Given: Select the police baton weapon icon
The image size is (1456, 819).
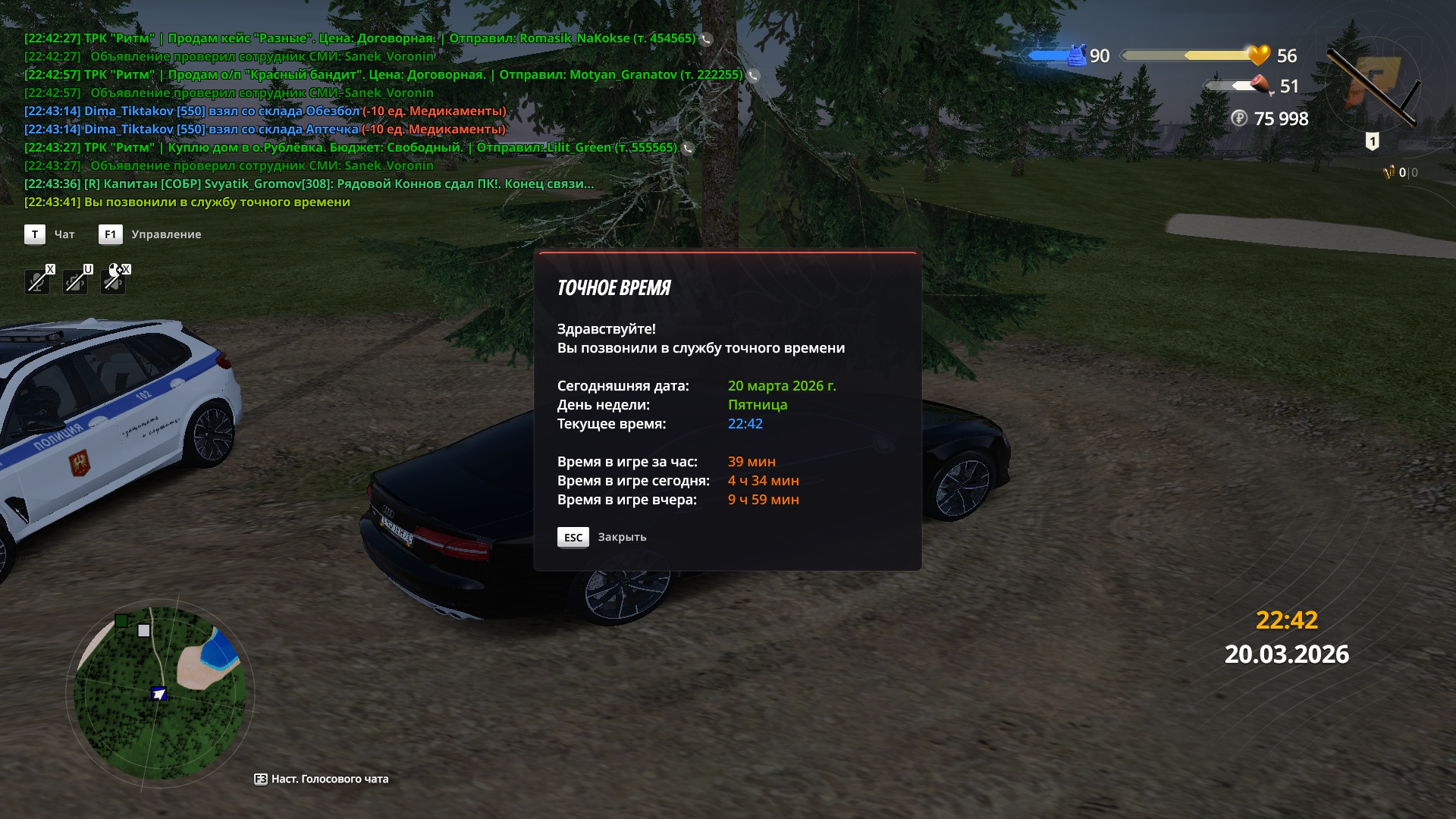Looking at the screenshot, I should [x=1373, y=87].
